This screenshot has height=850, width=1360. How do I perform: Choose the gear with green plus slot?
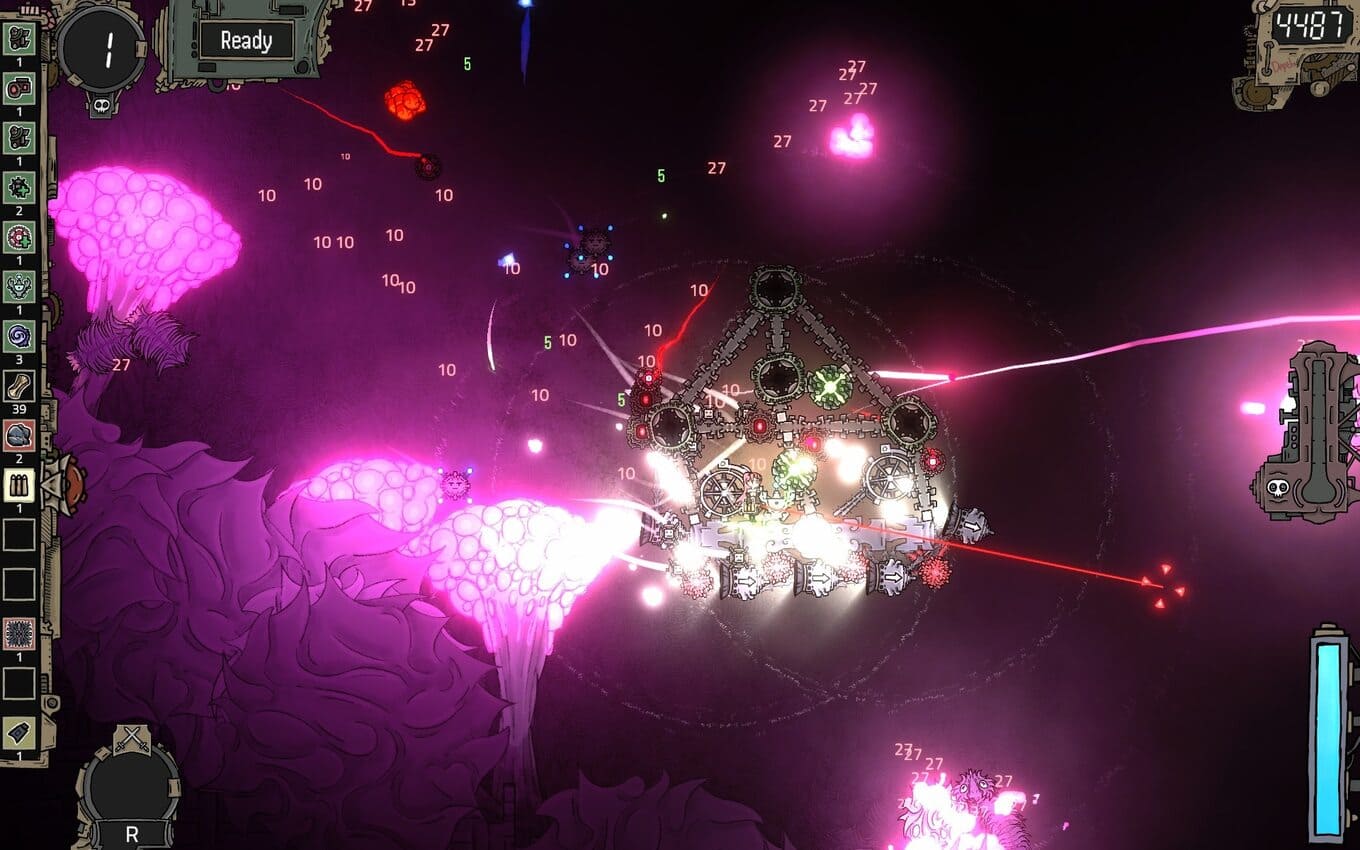click(19, 187)
